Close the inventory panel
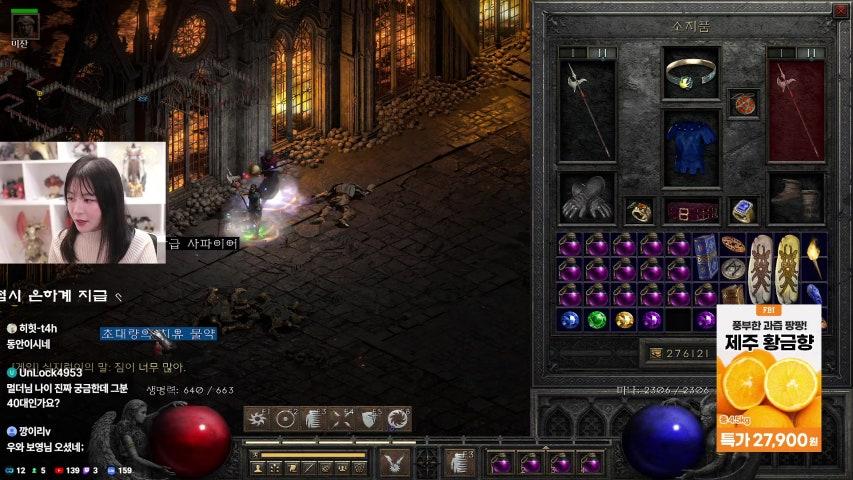This screenshot has height=480, width=853. tap(839, 12)
